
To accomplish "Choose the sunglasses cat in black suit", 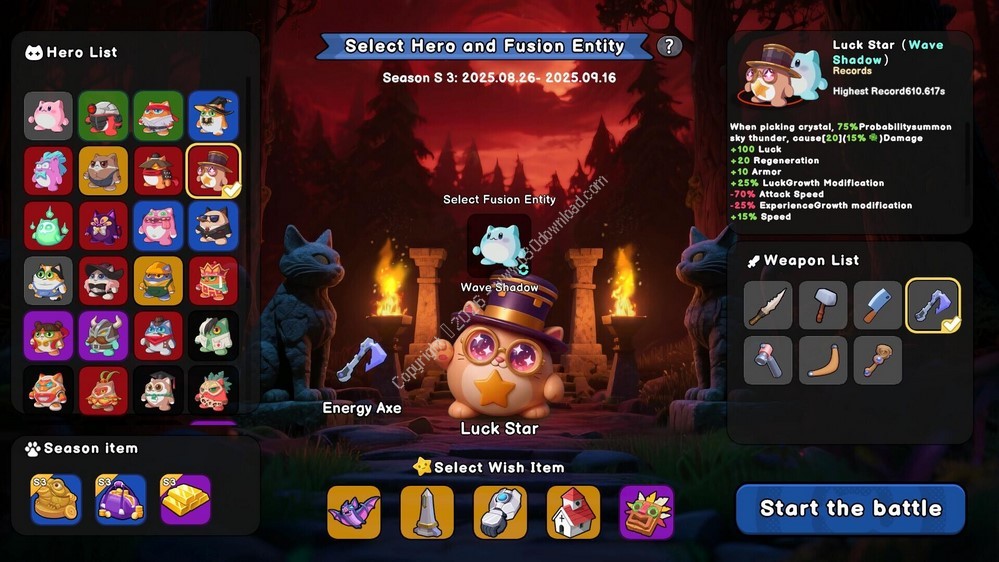I will click(x=214, y=226).
